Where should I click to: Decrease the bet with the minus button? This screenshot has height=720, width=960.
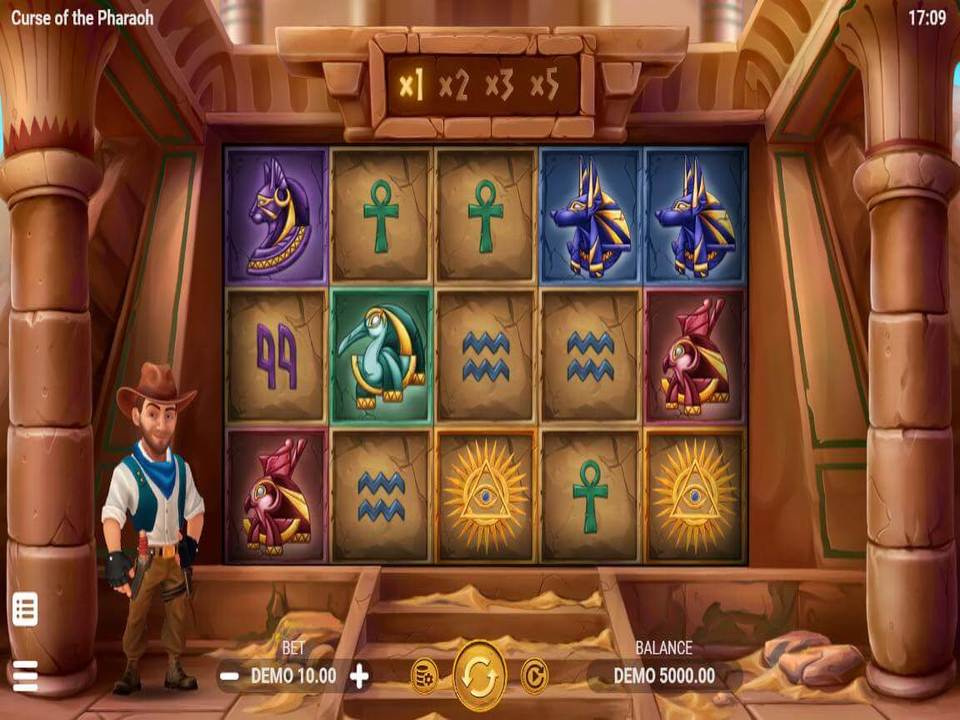tap(229, 676)
